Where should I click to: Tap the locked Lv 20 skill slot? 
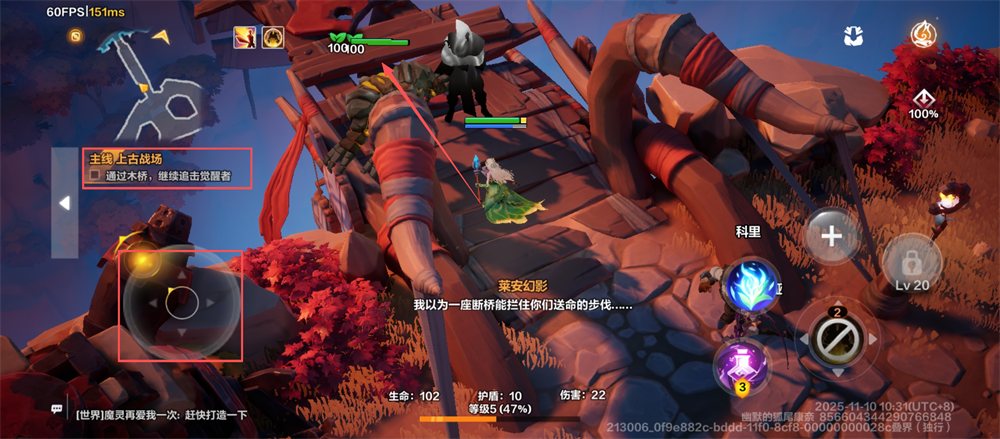point(912,262)
